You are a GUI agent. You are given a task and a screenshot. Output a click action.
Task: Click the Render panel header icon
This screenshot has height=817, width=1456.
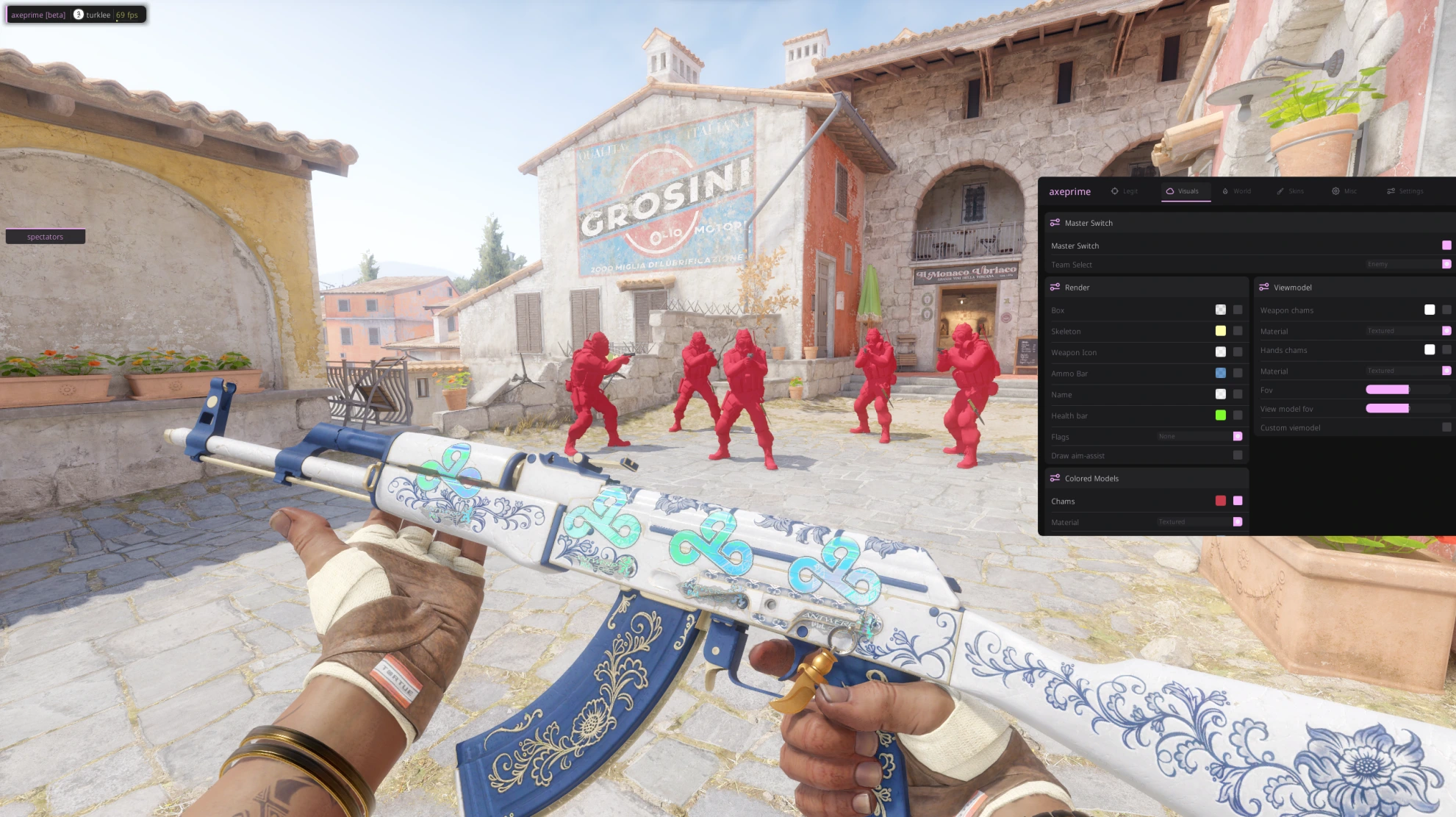click(x=1056, y=288)
